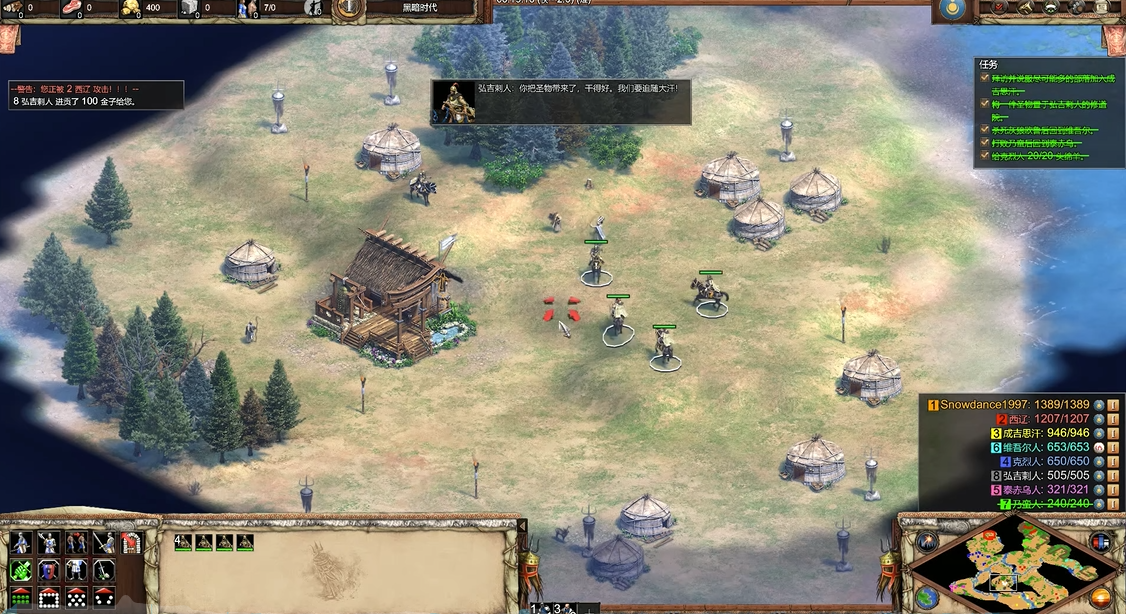Click the minimap's flare signal button

point(928,541)
